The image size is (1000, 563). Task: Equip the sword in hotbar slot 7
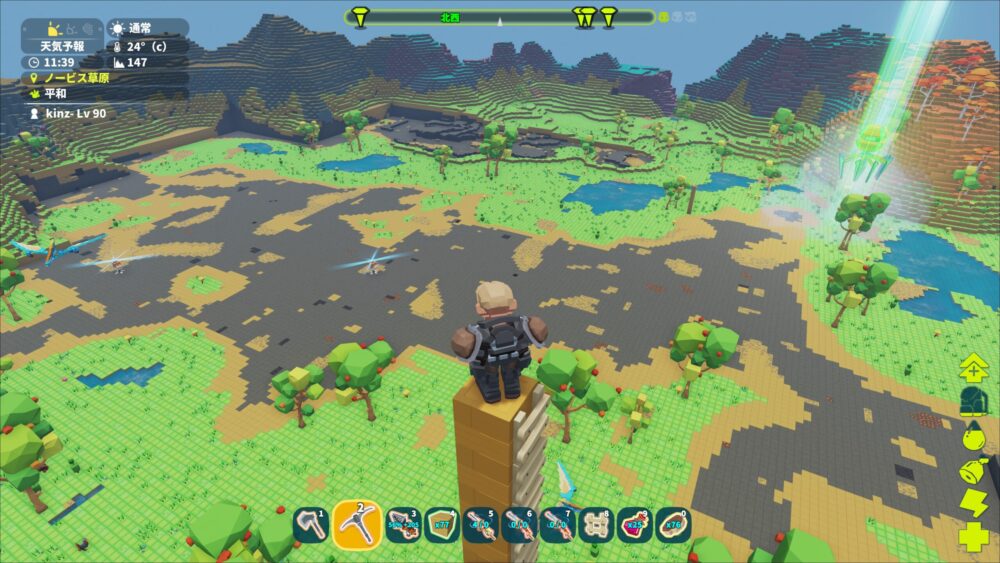click(557, 525)
